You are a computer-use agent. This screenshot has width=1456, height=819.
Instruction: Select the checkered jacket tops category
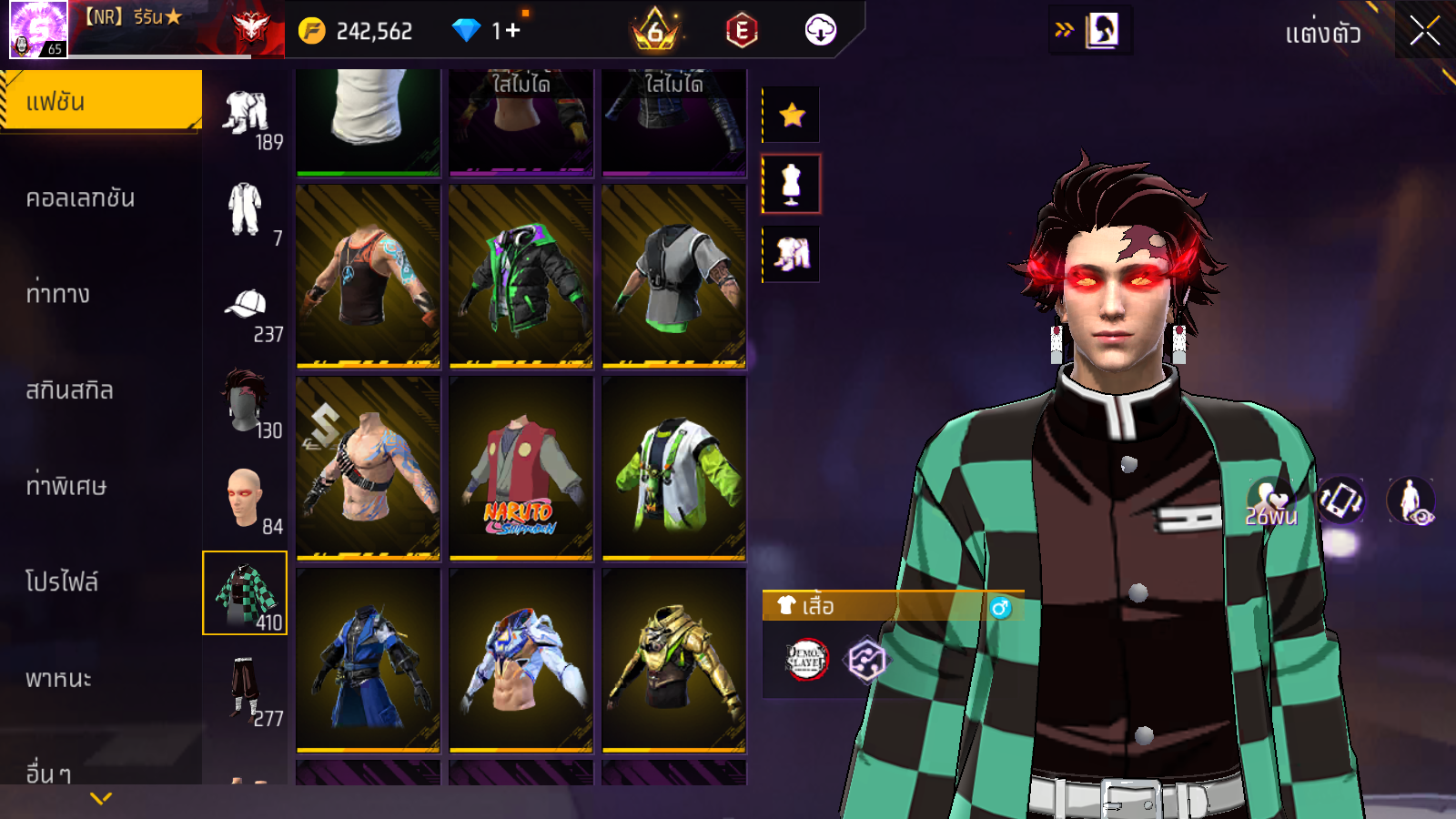pyautogui.click(x=245, y=592)
